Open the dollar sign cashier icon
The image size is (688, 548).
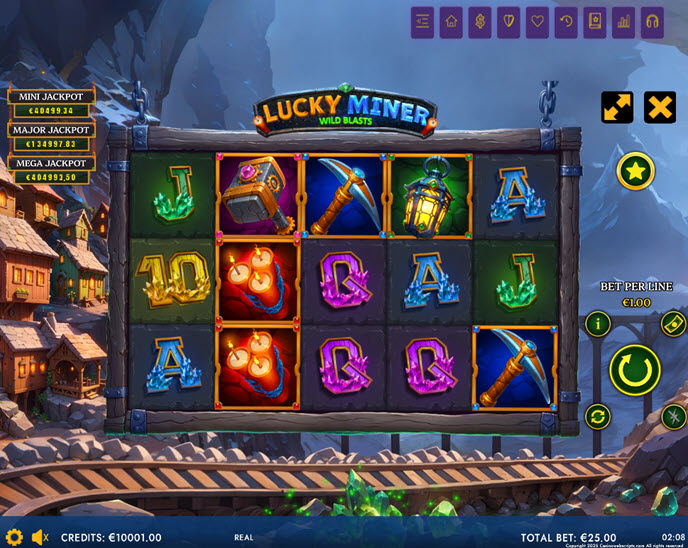pos(480,22)
